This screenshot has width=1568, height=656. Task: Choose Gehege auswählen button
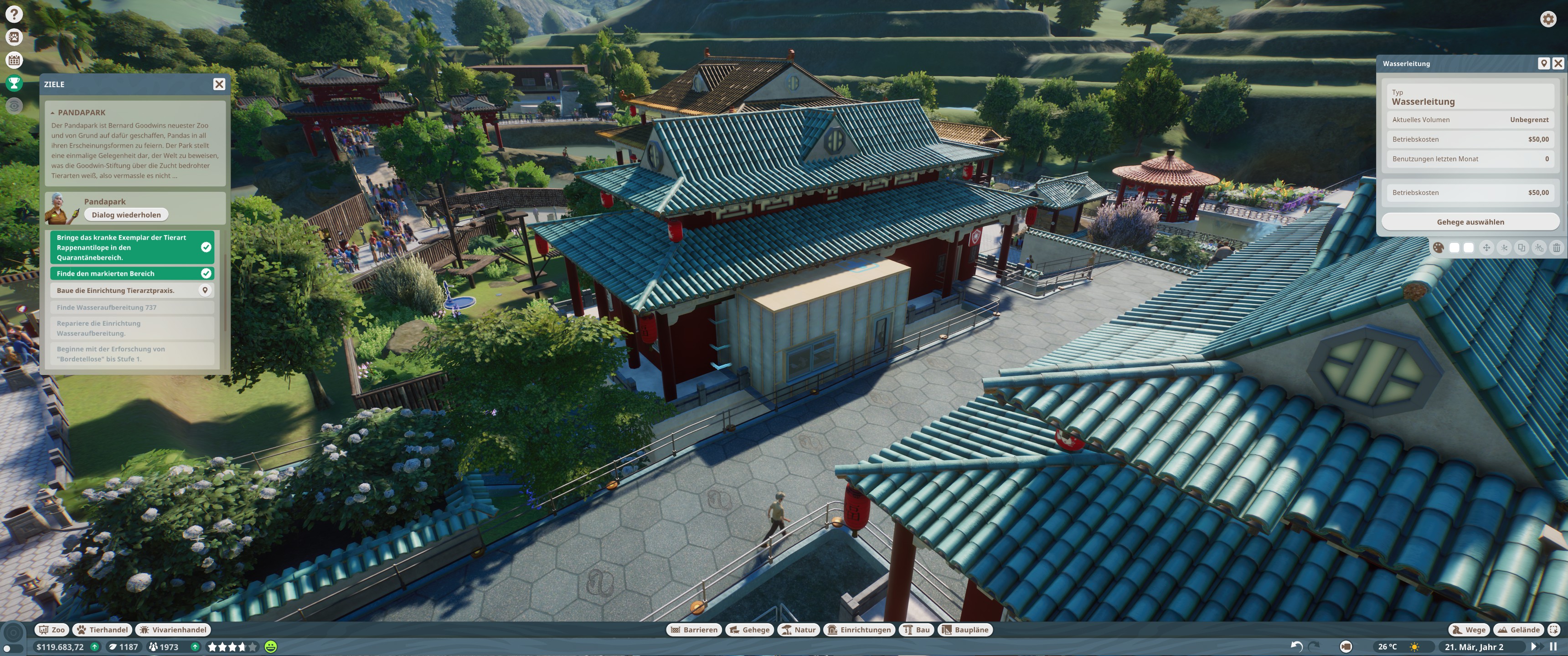1470,222
